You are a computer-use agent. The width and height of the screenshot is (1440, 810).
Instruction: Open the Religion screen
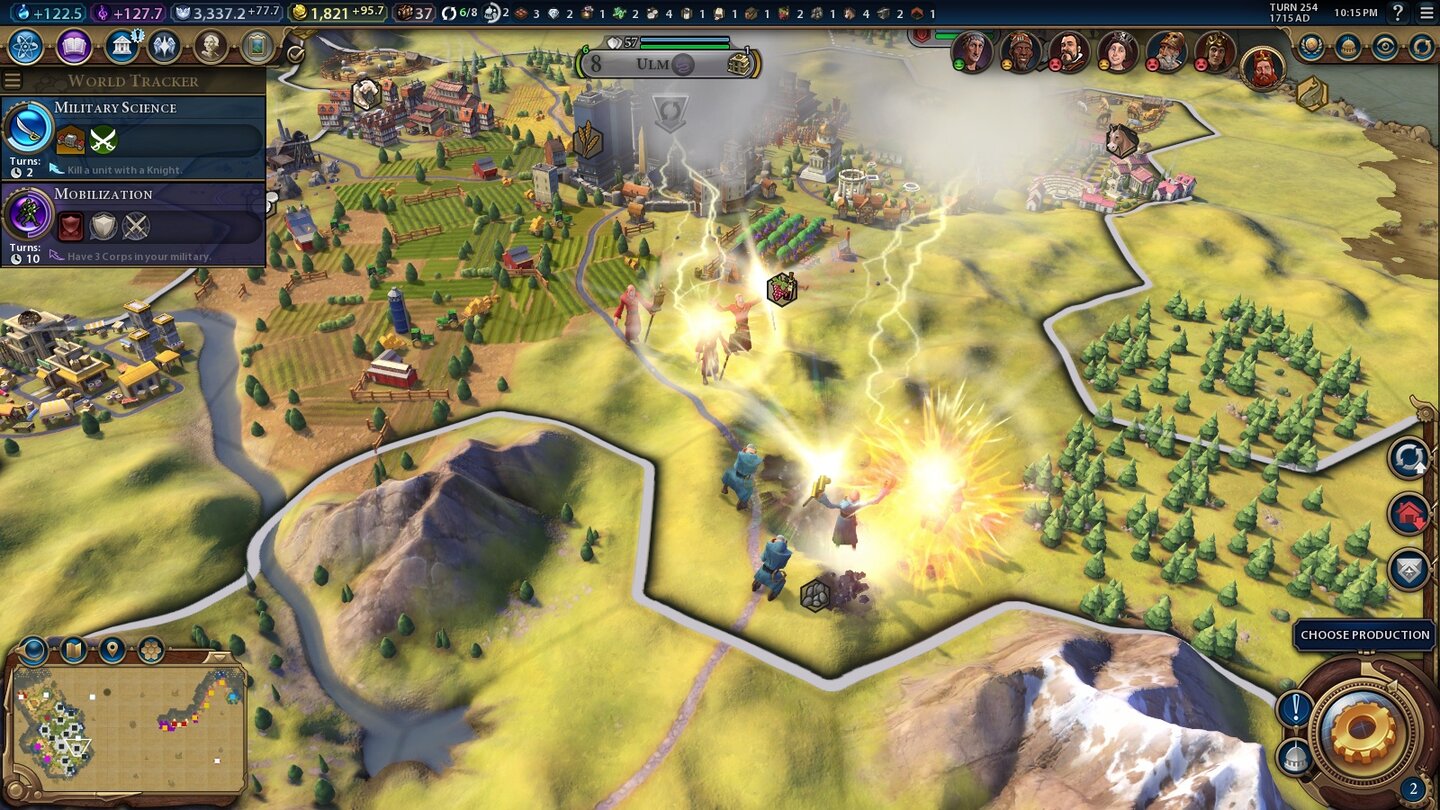164,46
